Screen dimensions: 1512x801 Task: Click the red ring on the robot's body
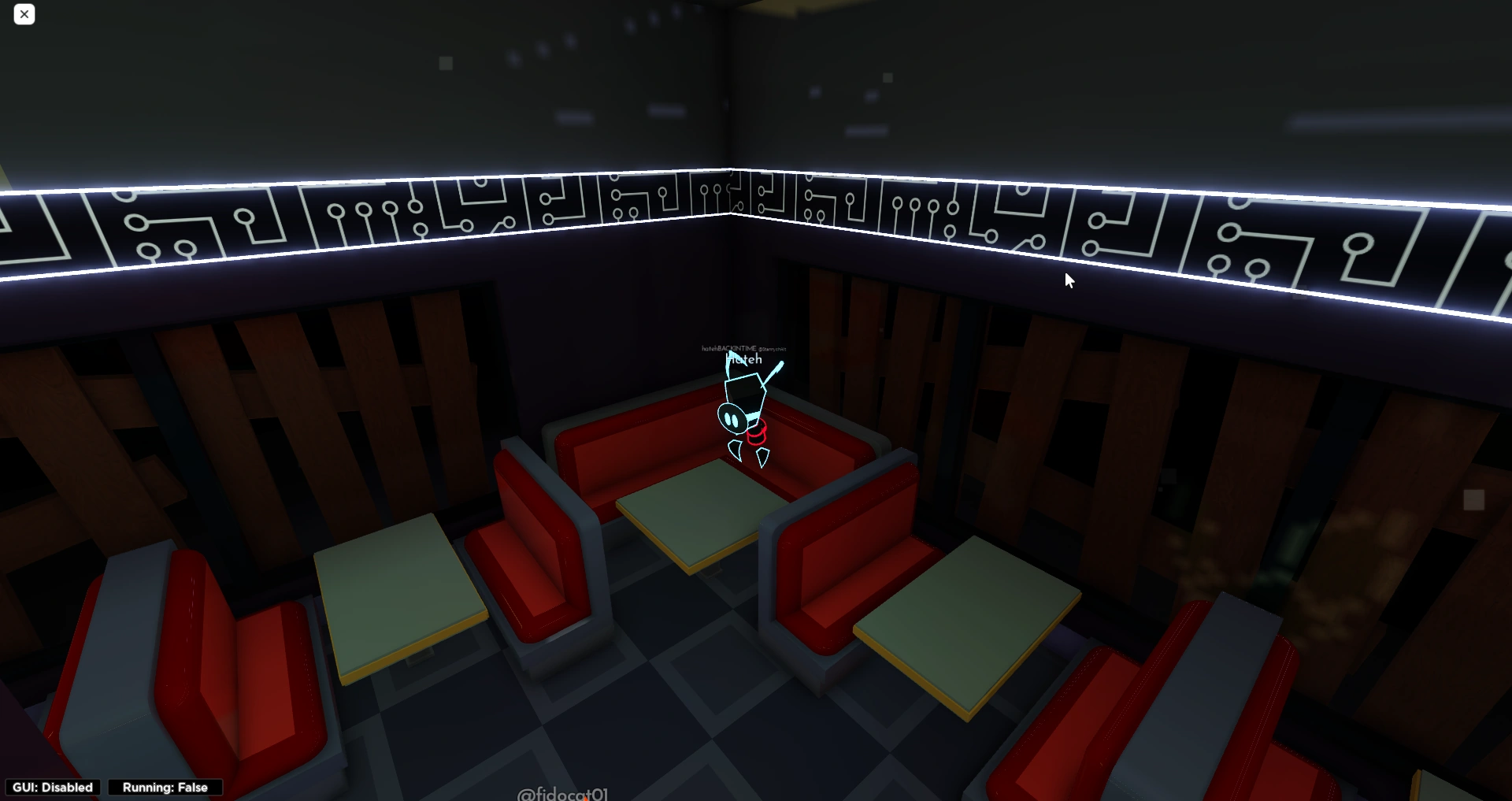point(757,432)
